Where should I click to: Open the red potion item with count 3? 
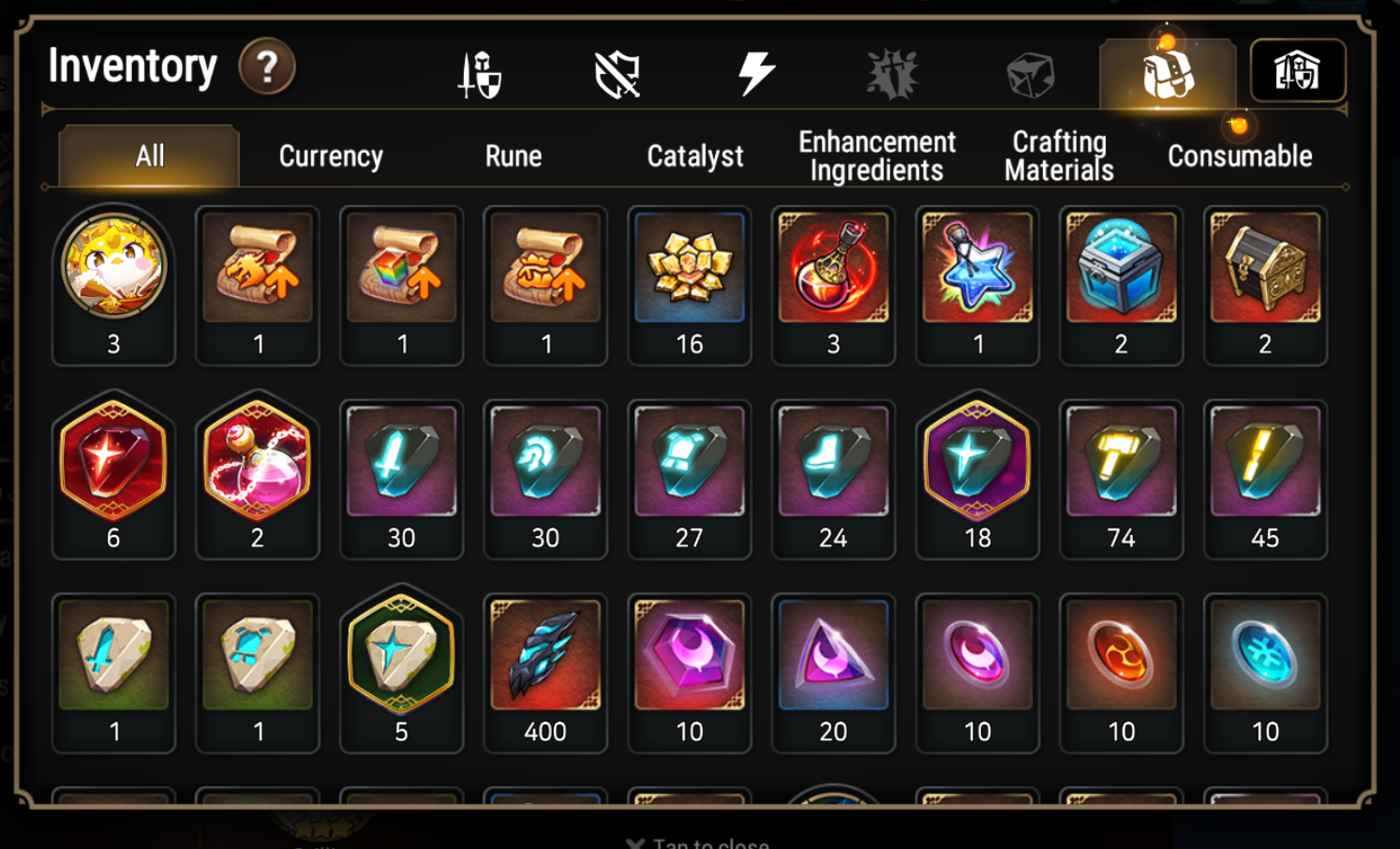[833, 267]
